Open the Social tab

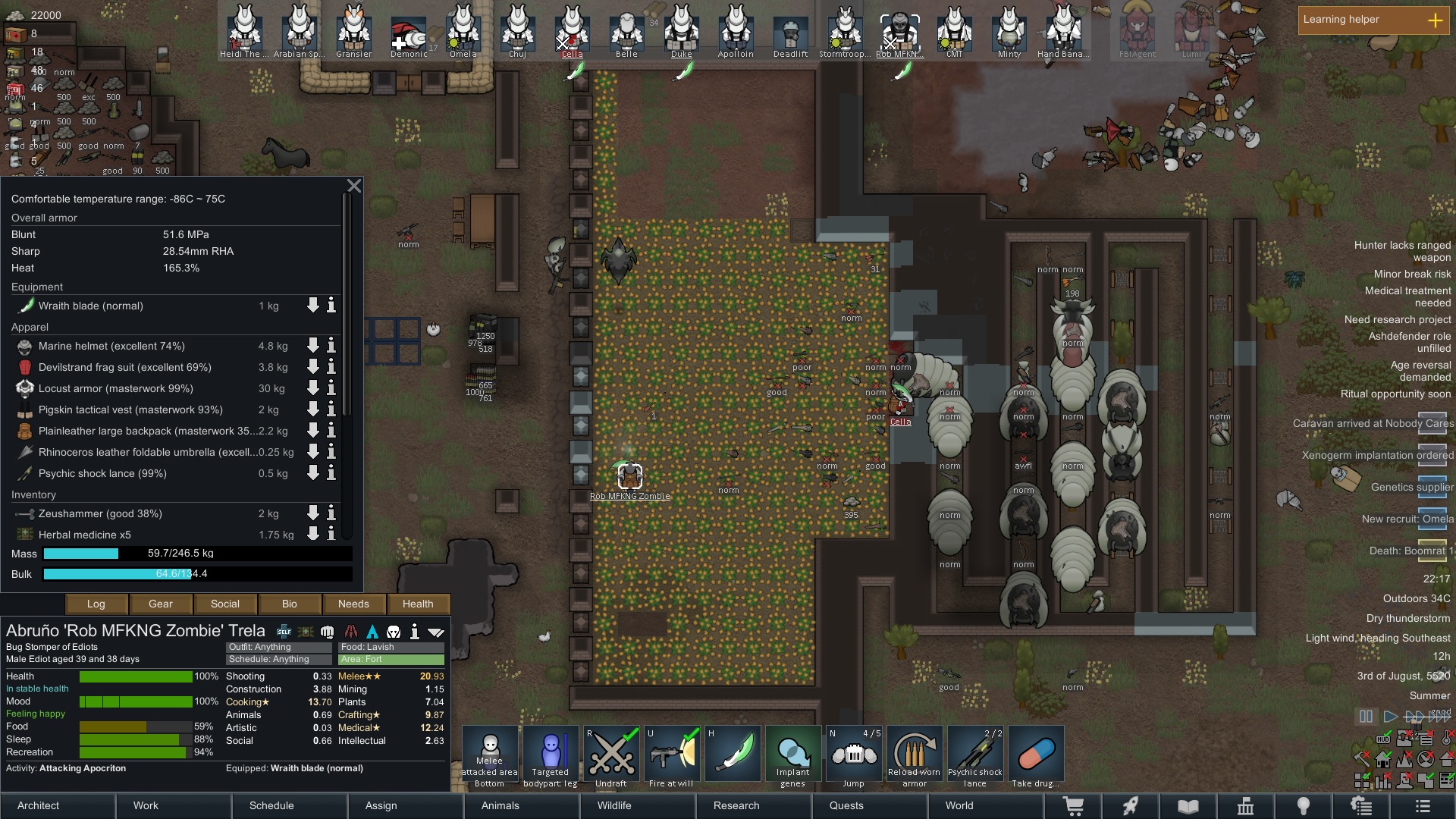coord(224,604)
